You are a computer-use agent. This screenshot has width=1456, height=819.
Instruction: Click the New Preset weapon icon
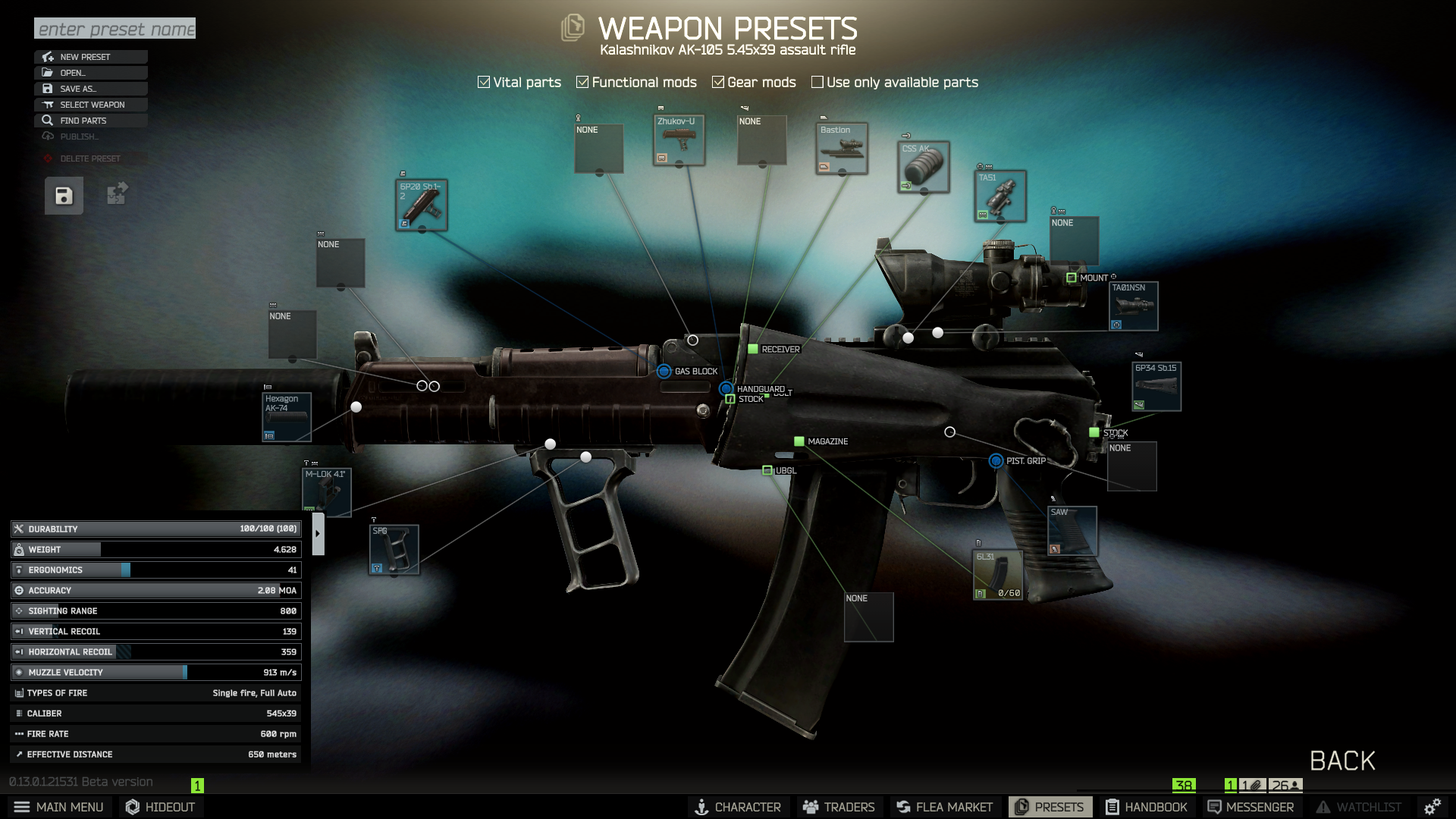point(48,56)
